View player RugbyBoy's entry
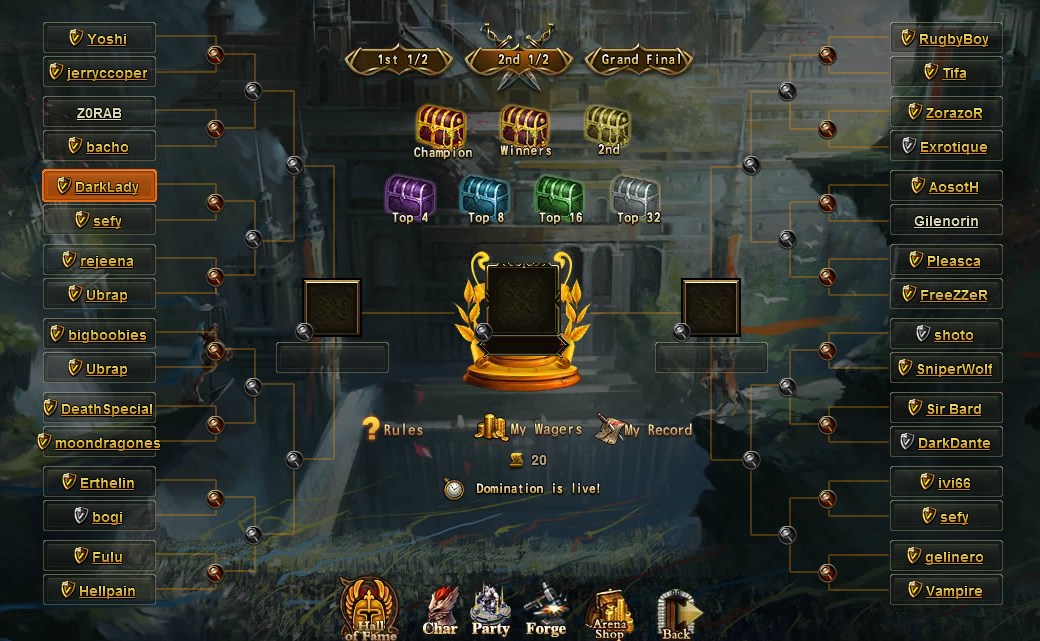Screen dimensions: 1040x641 tap(945, 39)
